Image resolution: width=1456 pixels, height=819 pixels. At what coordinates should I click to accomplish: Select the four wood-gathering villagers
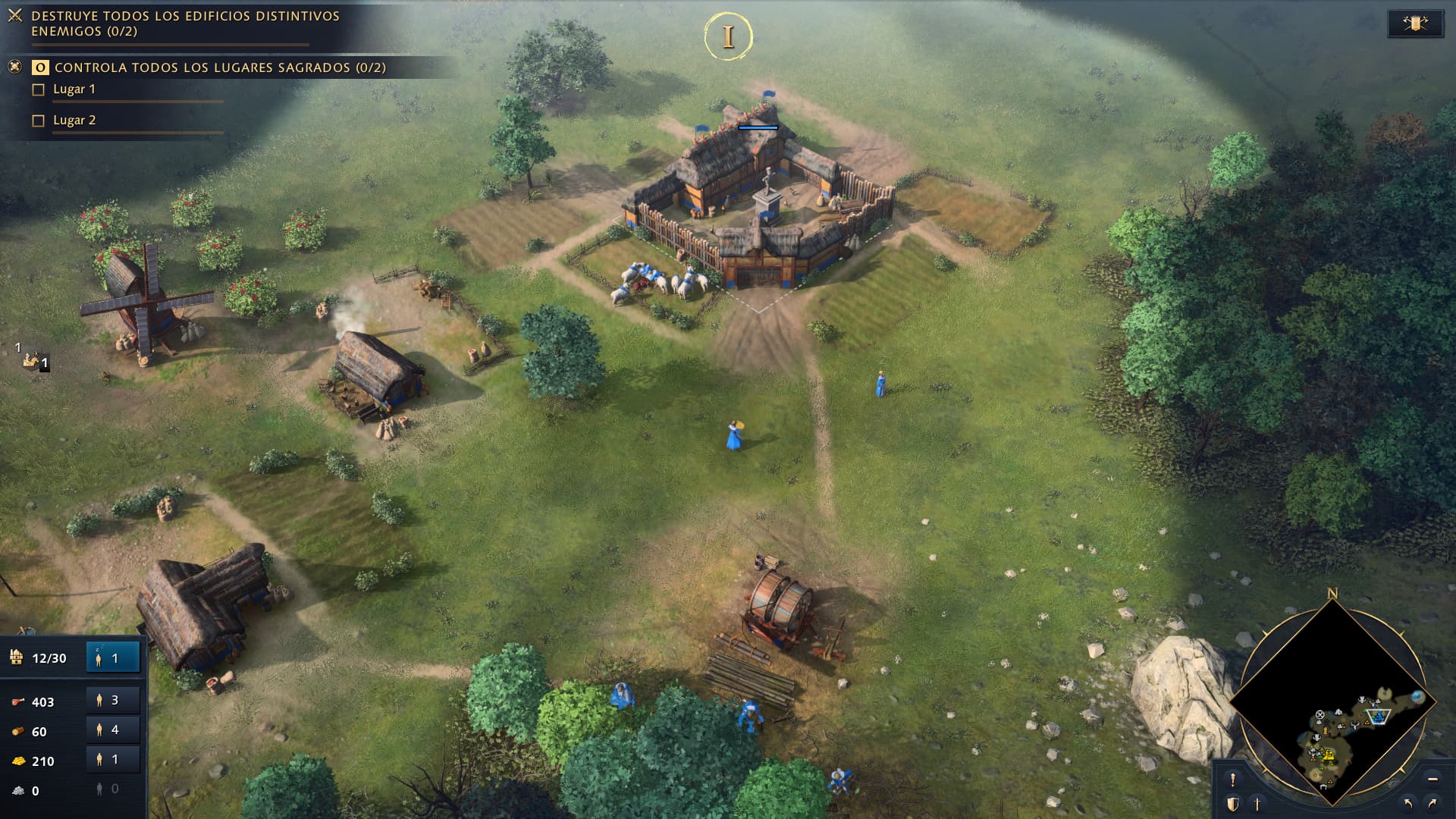pos(113,730)
